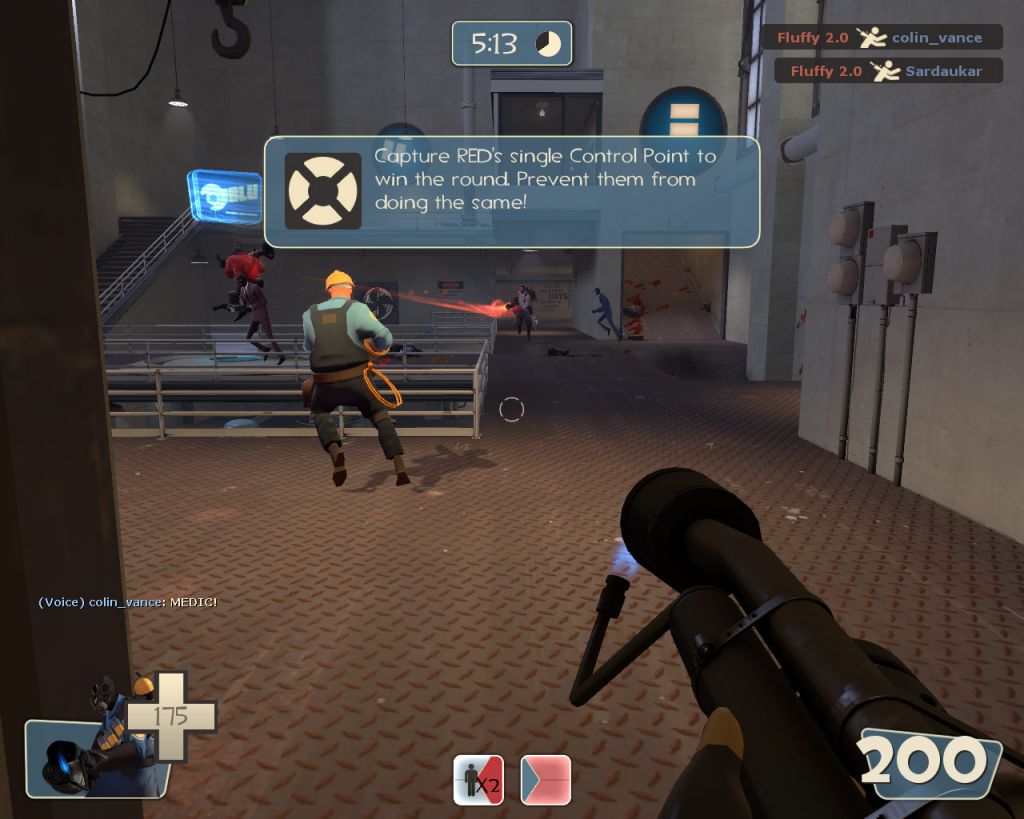
Task: Click colin_vance's MEDIC! voice chat line
Action: pos(127,601)
